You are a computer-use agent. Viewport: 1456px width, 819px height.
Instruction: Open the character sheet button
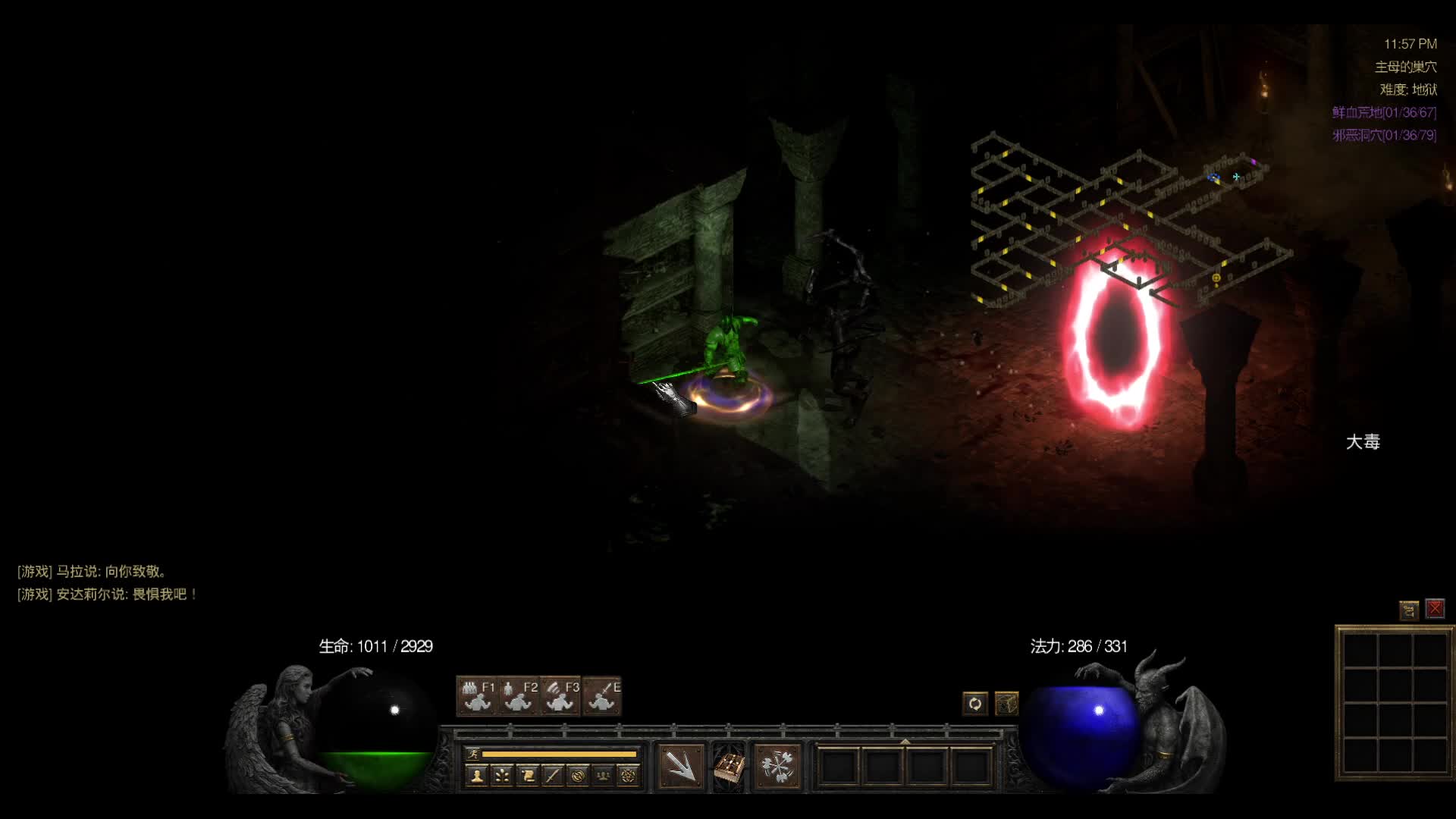pos(477,775)
